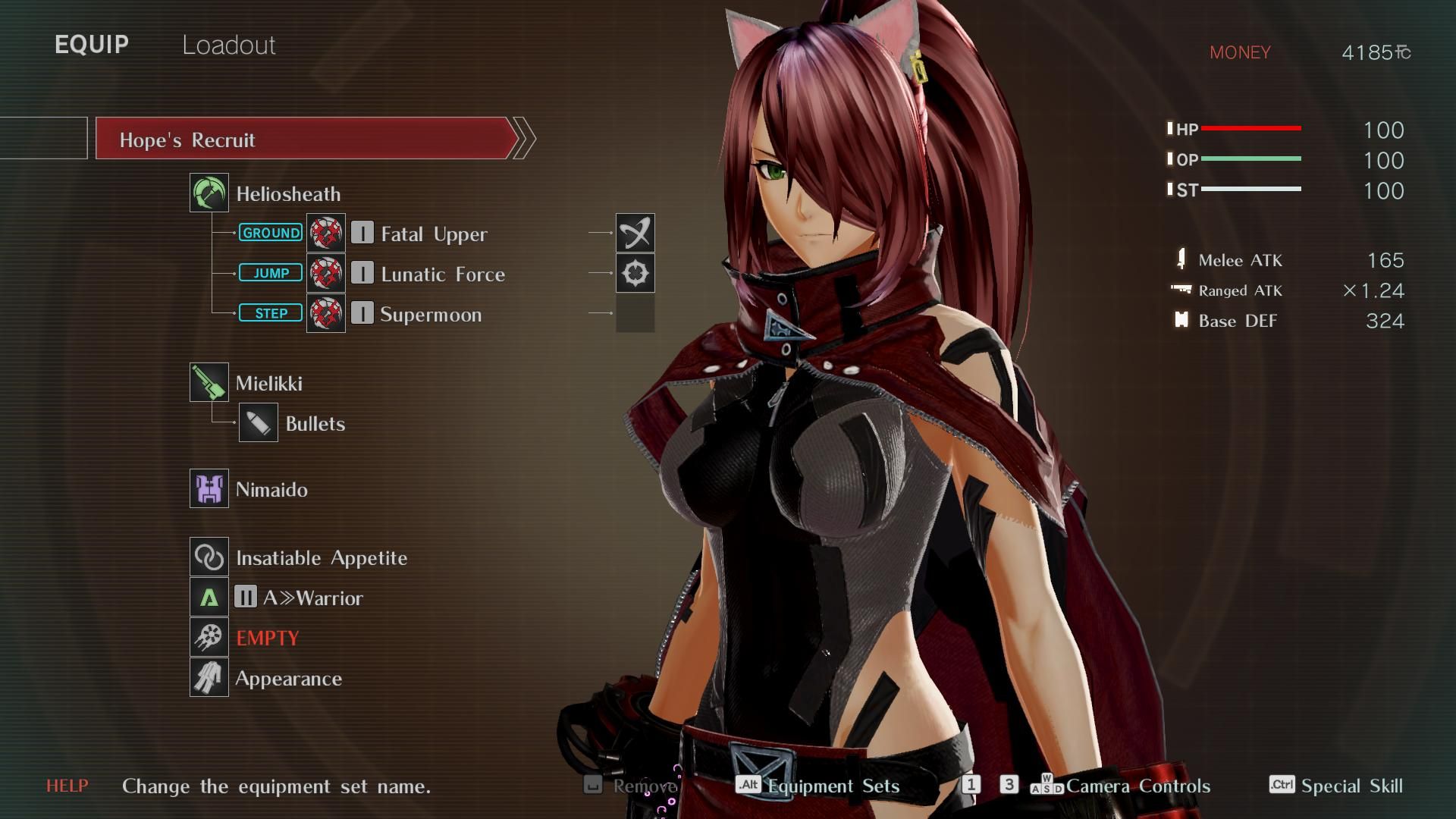Open the Lunatic Force effect slot icon
This screenshot has height=819, width=1456.
point(635,273)
